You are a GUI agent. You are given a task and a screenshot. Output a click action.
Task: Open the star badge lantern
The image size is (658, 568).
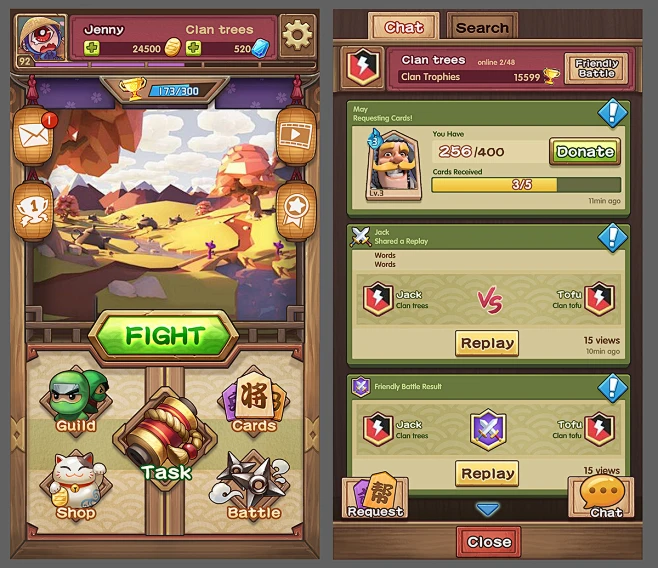click(x=295, y=209)
